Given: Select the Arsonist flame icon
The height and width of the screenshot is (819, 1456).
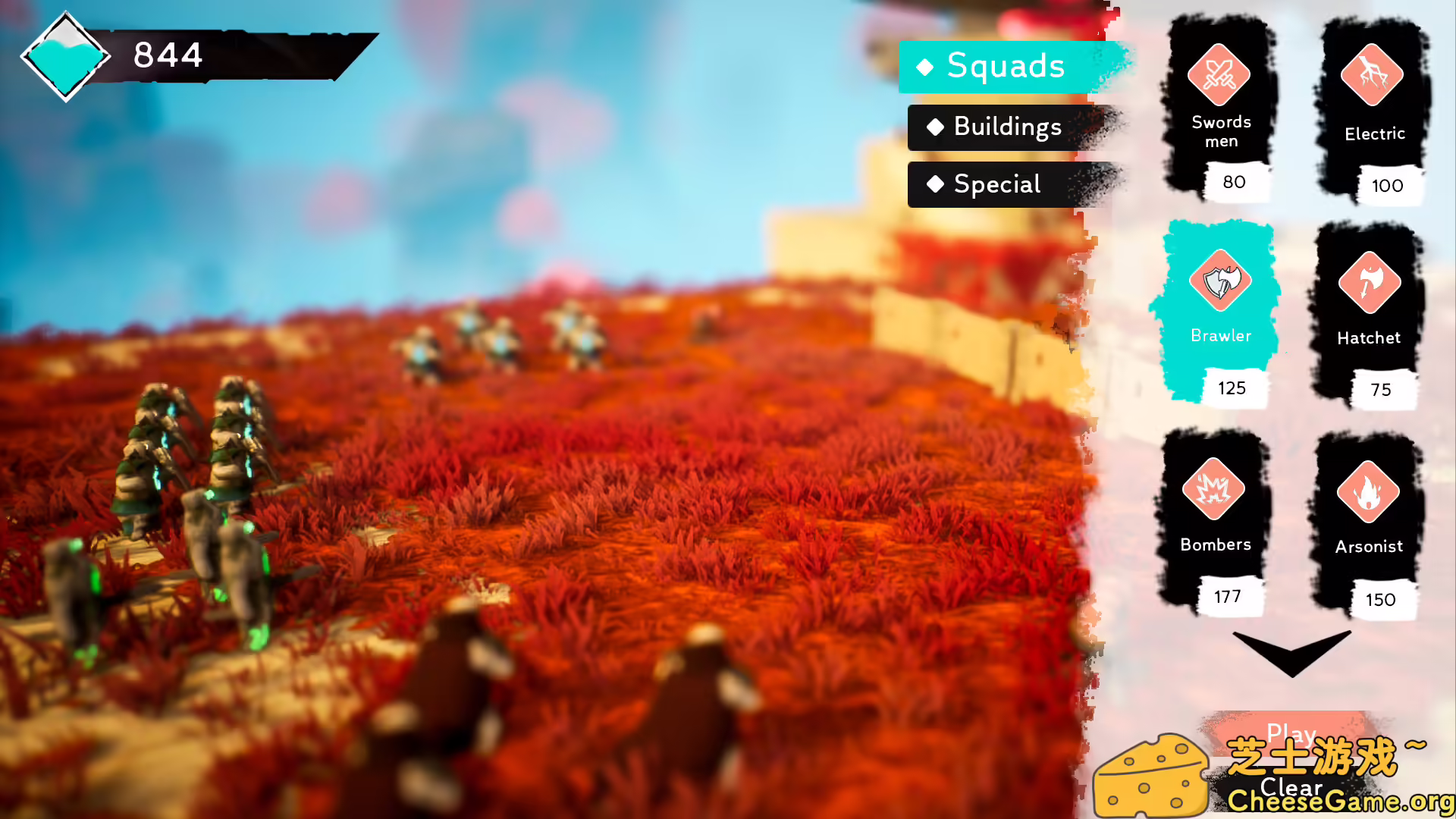Looking at the screenshot, I should click(1367, 490).
